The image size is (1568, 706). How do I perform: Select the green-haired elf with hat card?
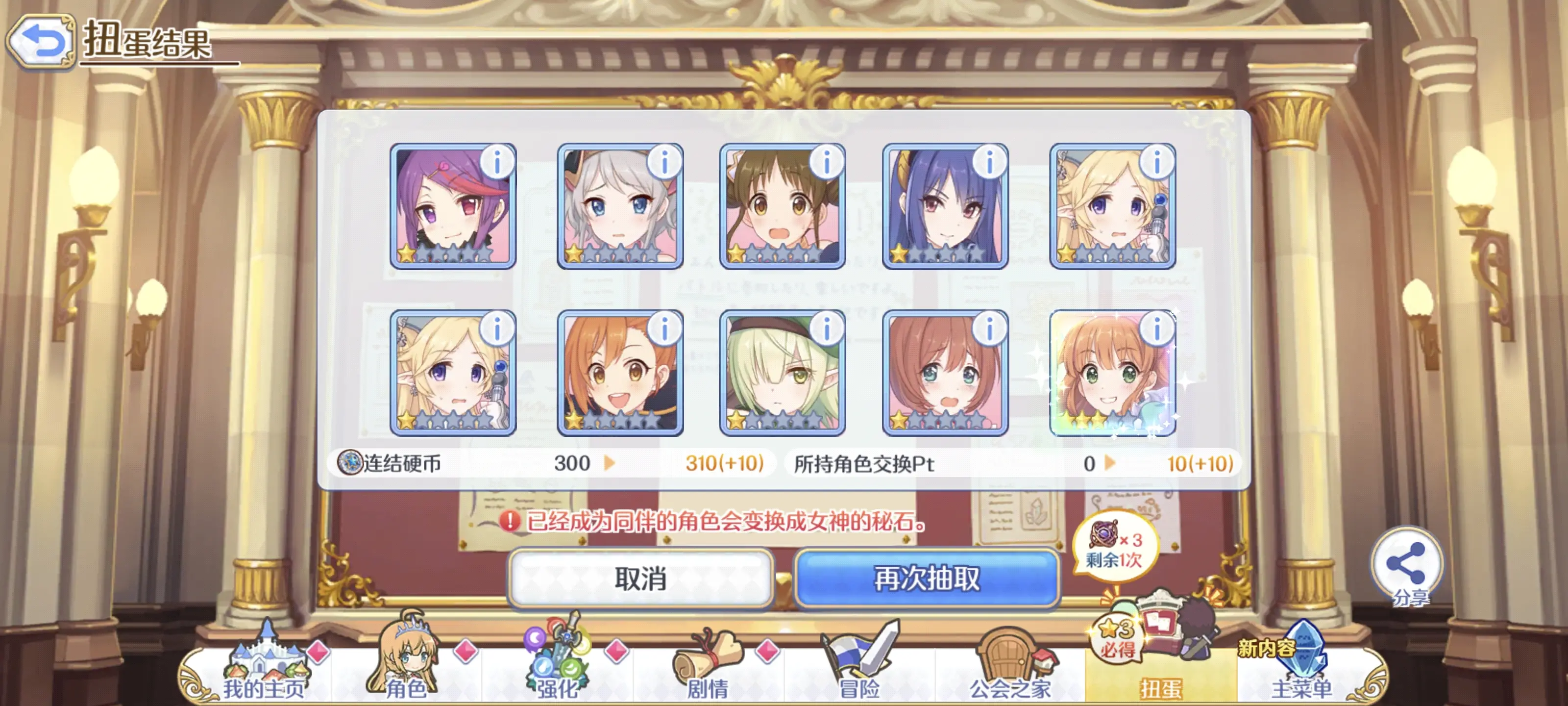(782, 374)
